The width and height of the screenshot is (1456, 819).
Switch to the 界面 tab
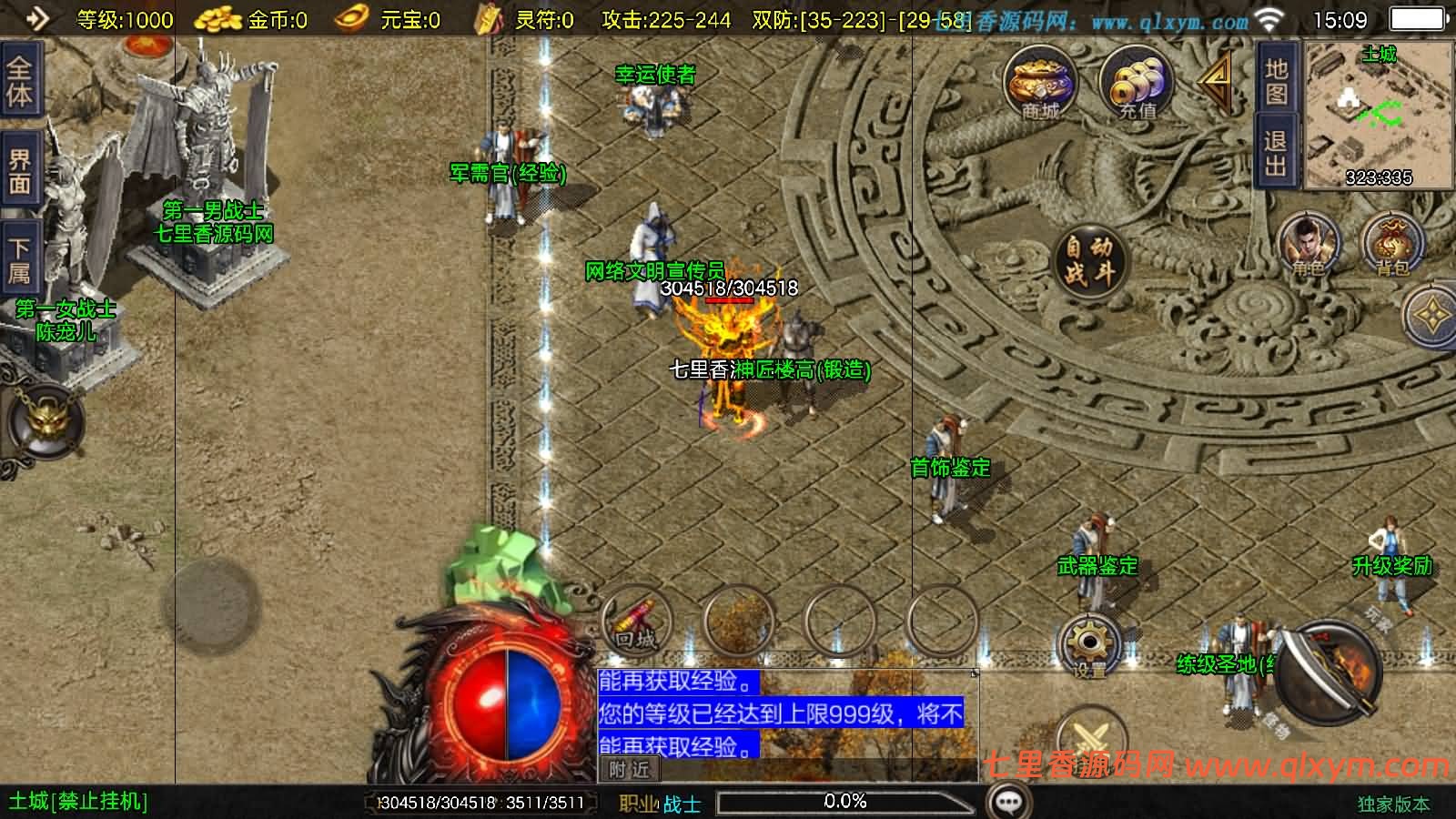pos(19,172)
